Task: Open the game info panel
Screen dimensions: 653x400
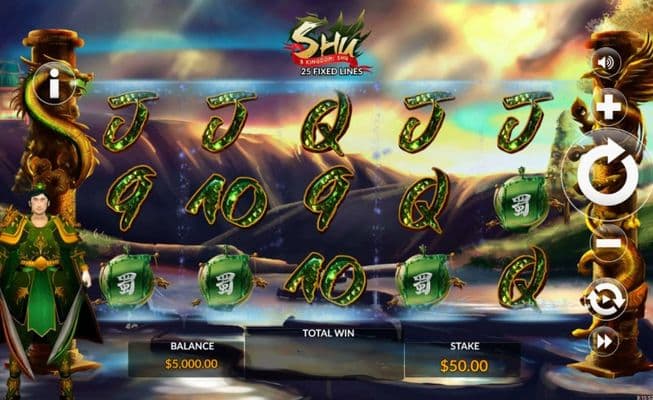Action: click(52, 86)
